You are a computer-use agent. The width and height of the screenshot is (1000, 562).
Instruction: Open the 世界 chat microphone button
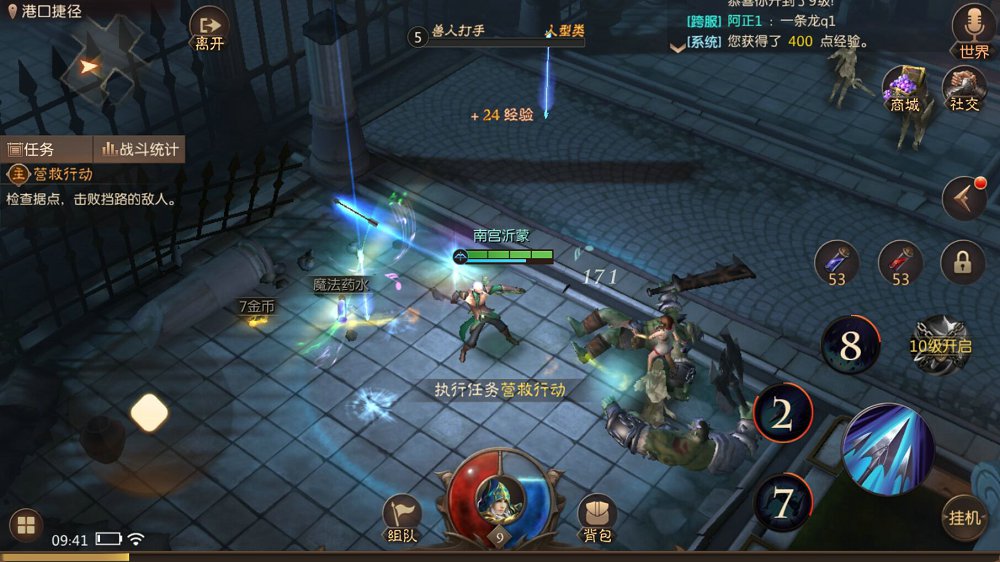(972, 30)
